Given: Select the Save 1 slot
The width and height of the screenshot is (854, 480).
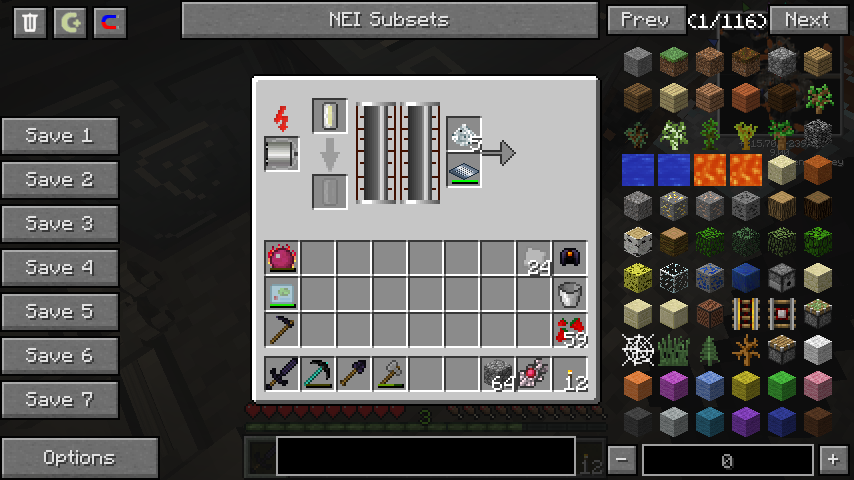Looking at the screenshot, I should (60, 136).
